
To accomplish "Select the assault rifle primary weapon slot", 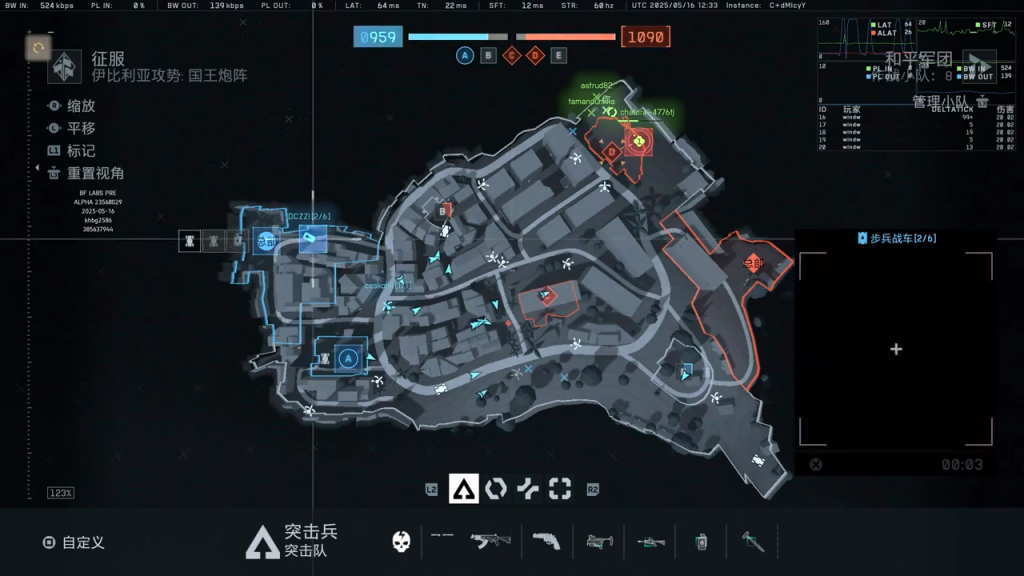I will (x=490, y=541).
